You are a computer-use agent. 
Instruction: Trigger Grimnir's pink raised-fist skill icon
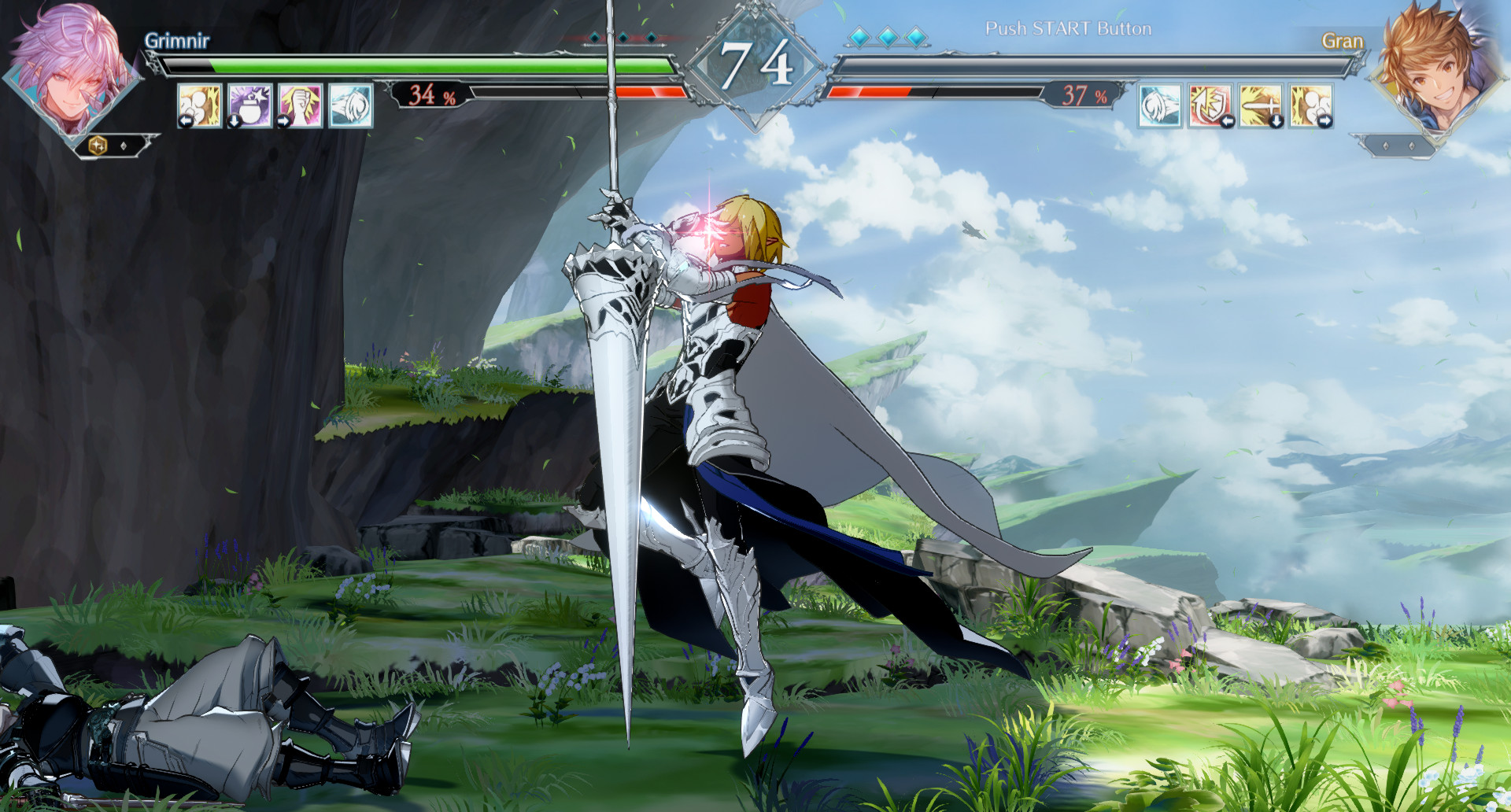click(300, 105)
